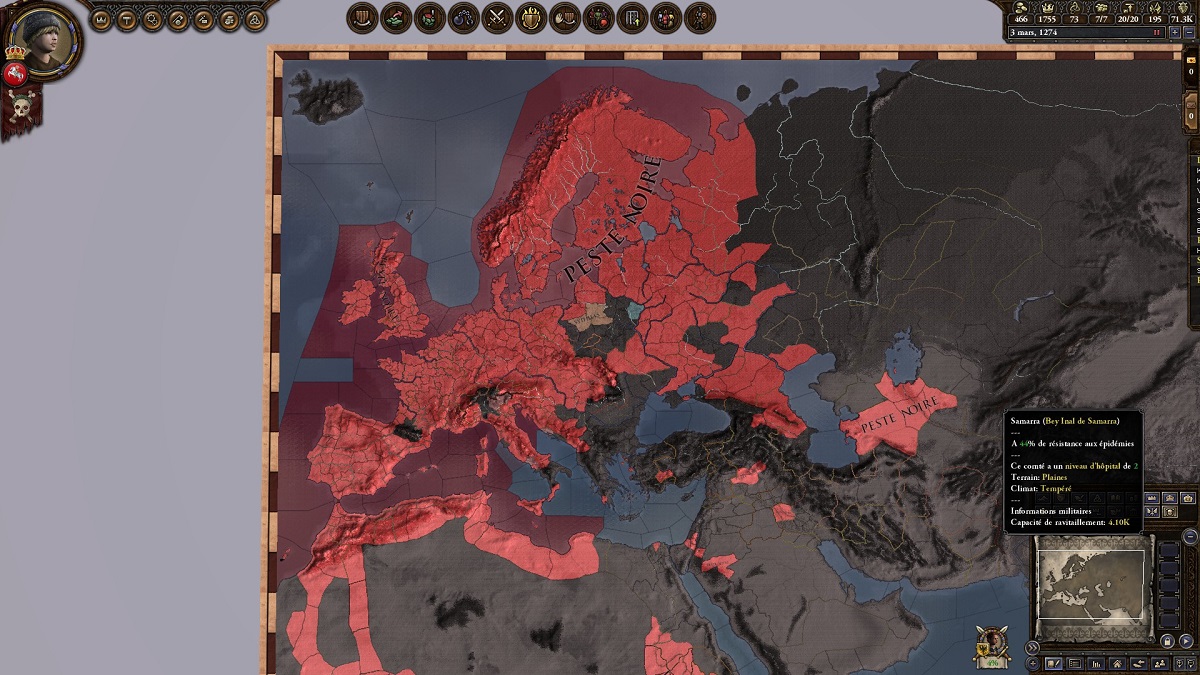Select the crossed swords alert icon

(497, 17)
